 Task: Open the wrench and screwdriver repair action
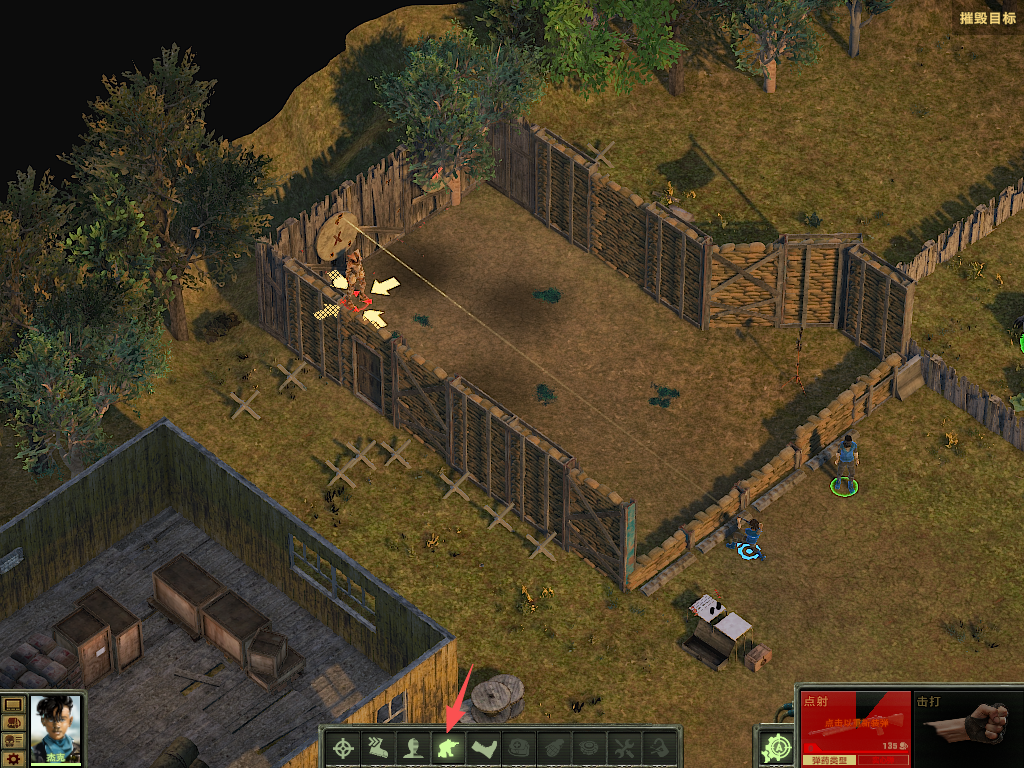623,747
